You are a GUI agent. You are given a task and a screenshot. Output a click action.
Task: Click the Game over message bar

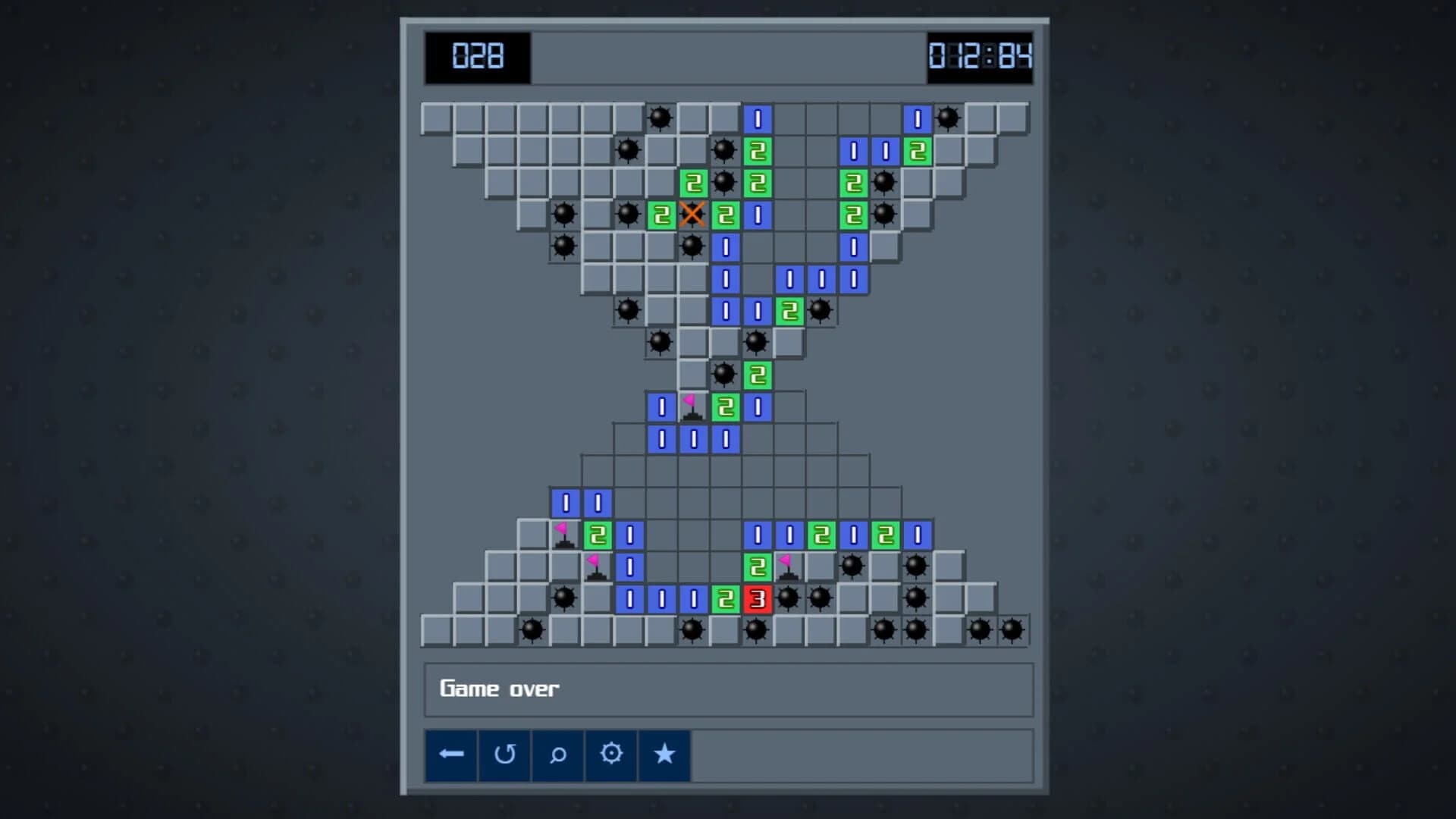coord(728,689)
